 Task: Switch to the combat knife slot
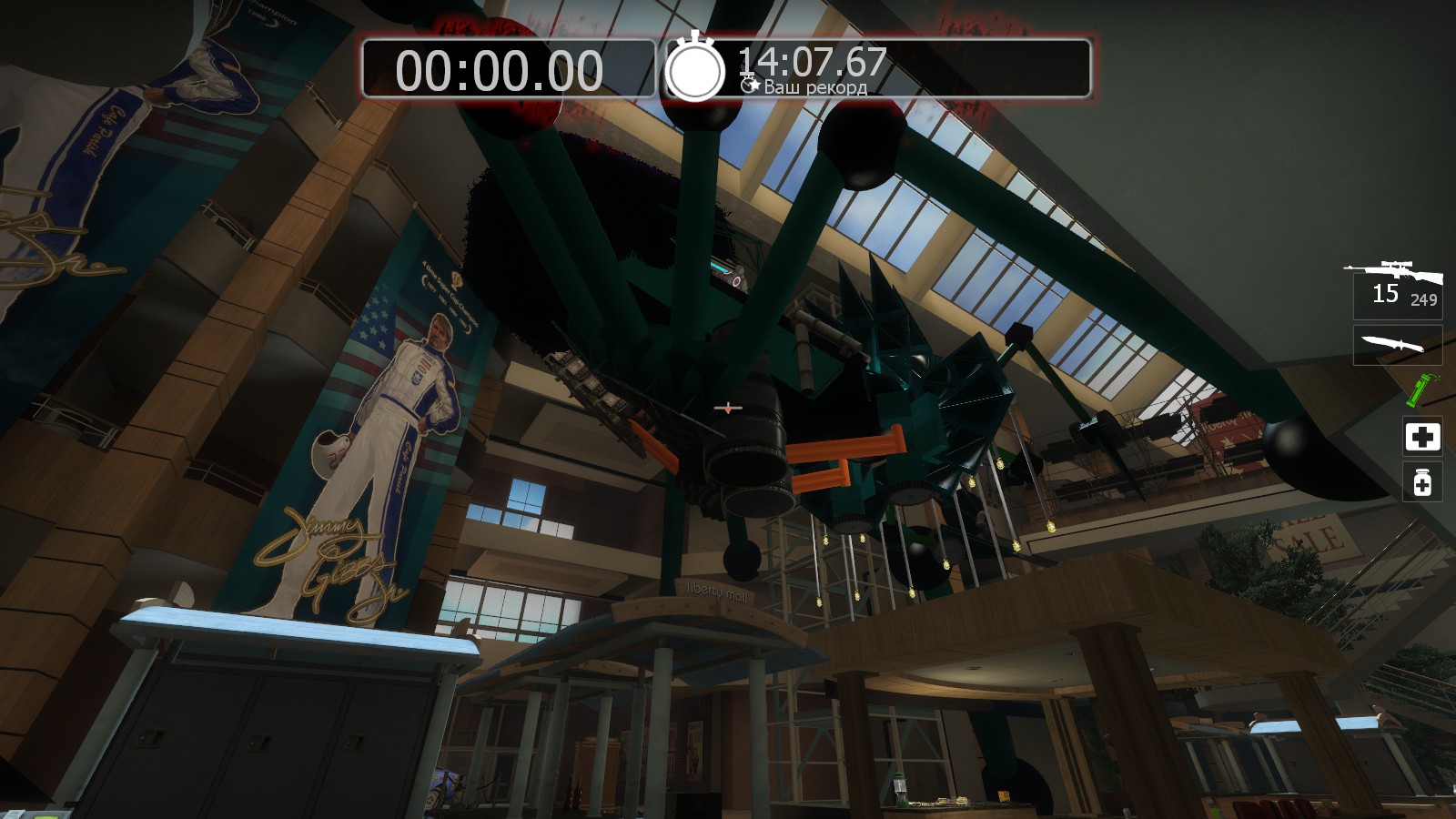point(1397,345)
